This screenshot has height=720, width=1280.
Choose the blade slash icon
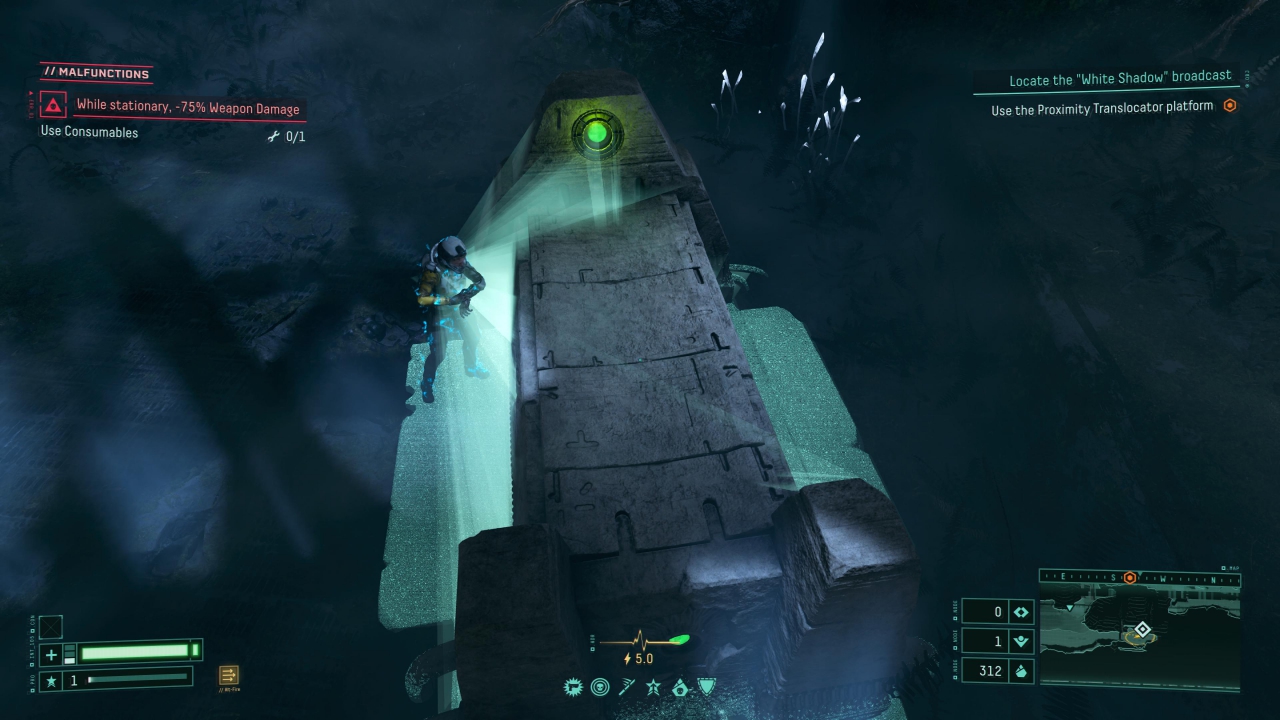[627, 687]
